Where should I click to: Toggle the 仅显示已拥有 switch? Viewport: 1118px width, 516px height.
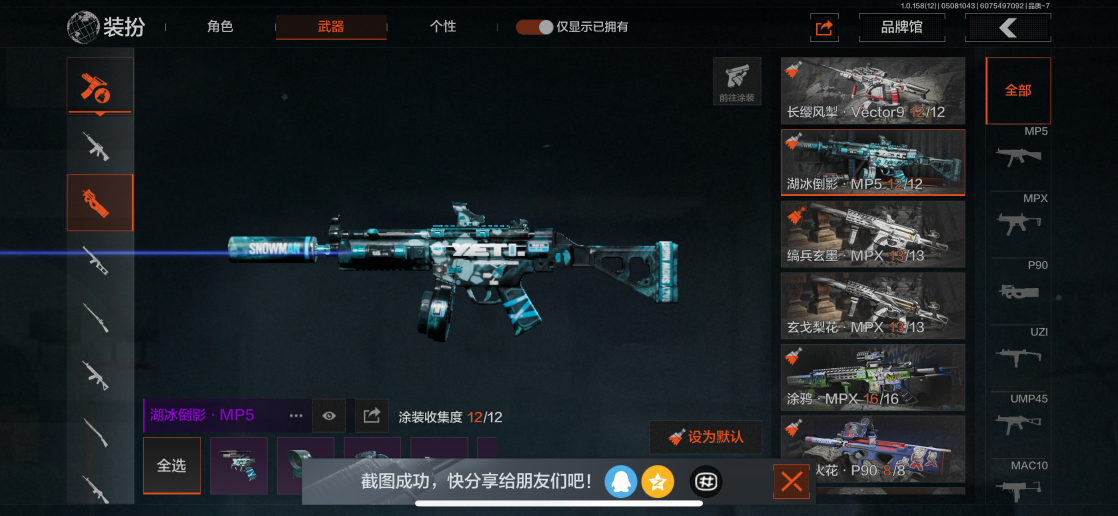point(534,27)
